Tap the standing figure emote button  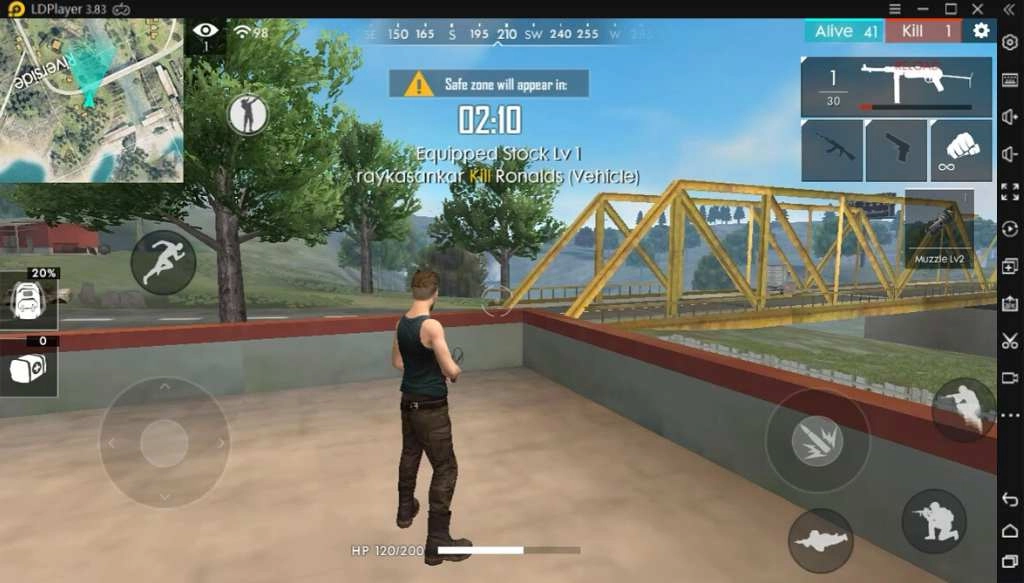[x=247, y=115]
